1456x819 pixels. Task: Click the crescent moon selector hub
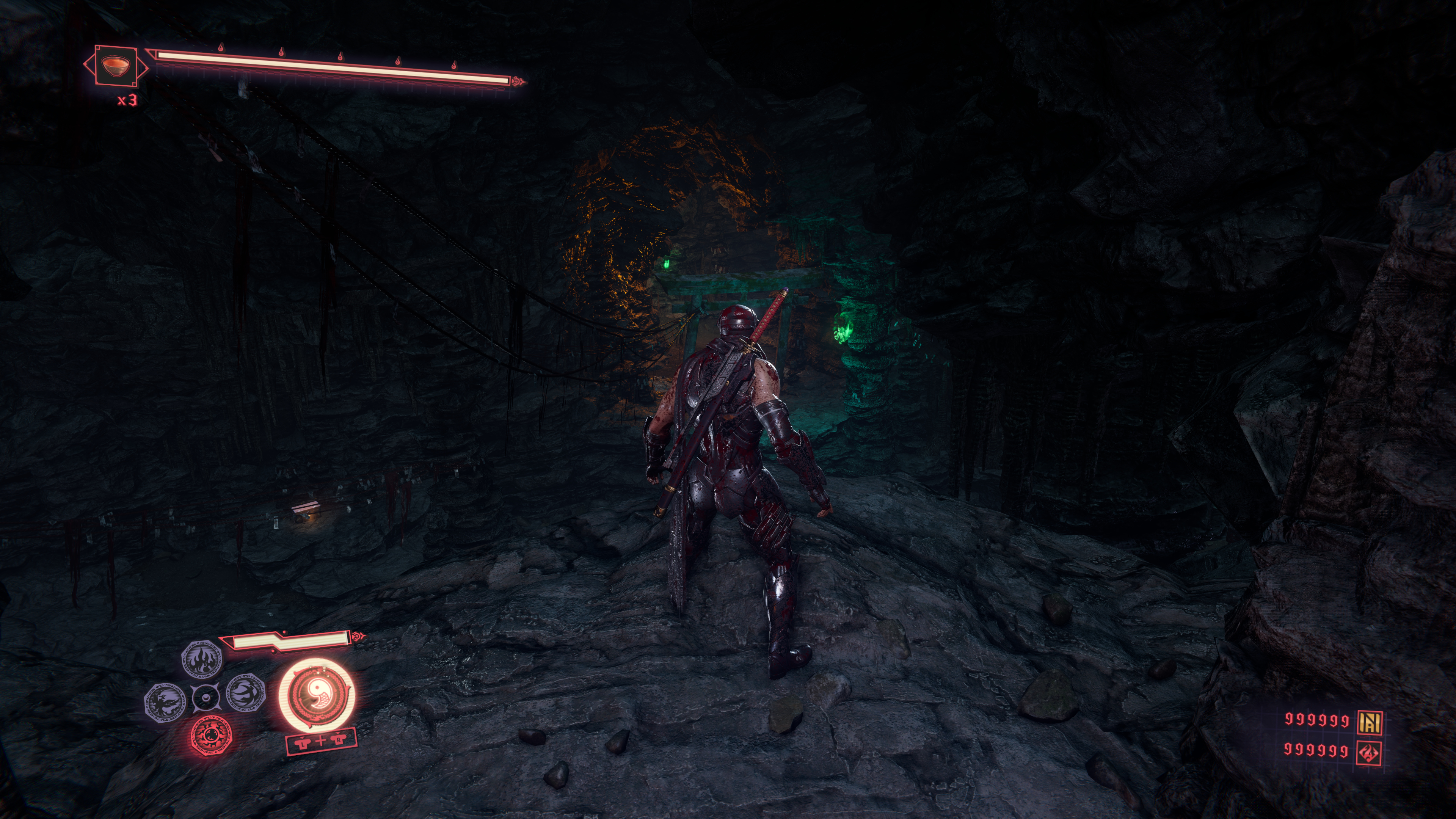click(x=204, y=698)
